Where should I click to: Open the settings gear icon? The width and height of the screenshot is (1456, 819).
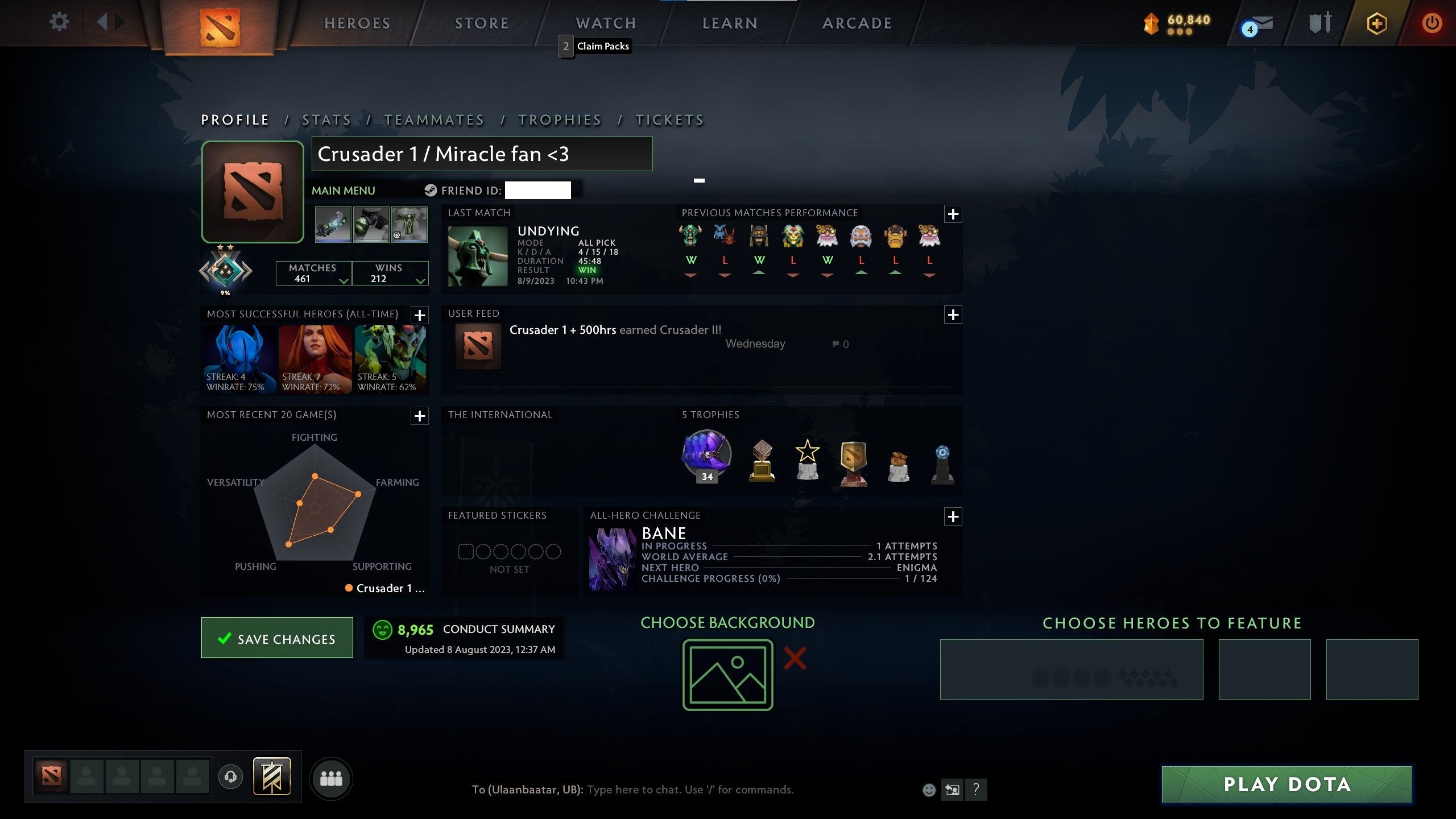[x=59, y=22]
